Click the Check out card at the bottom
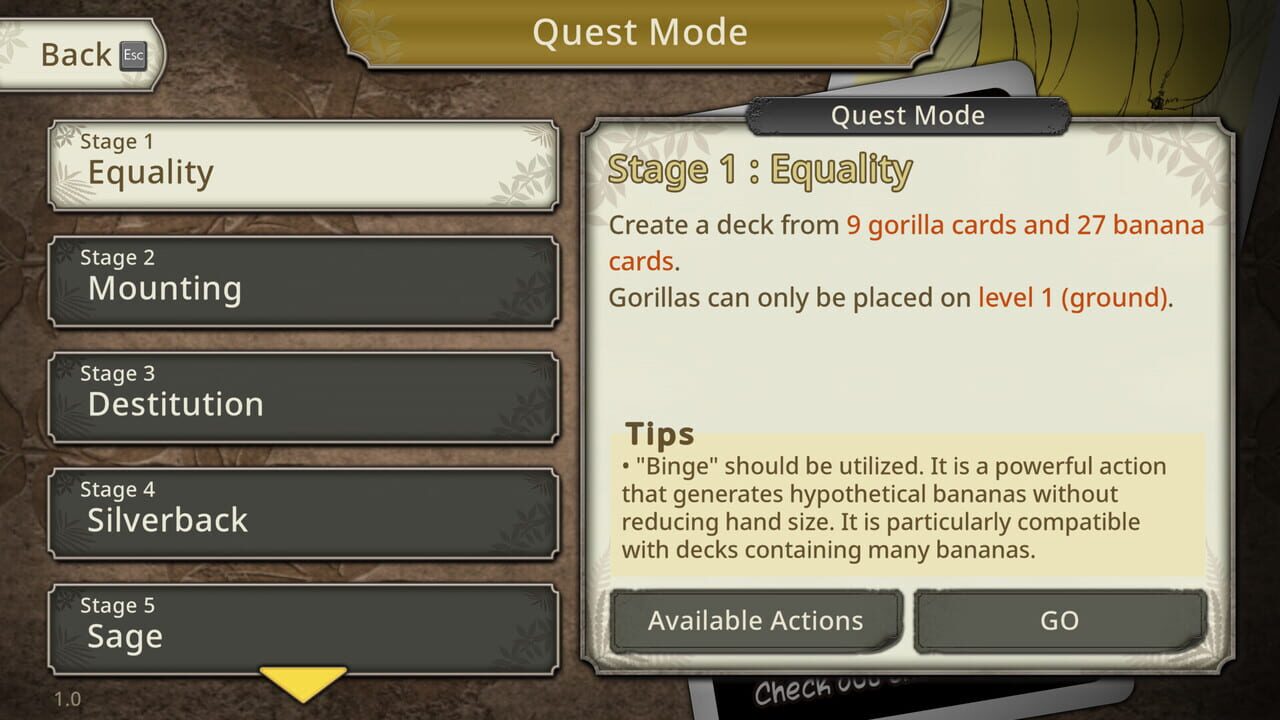 [x=800, y=690]
